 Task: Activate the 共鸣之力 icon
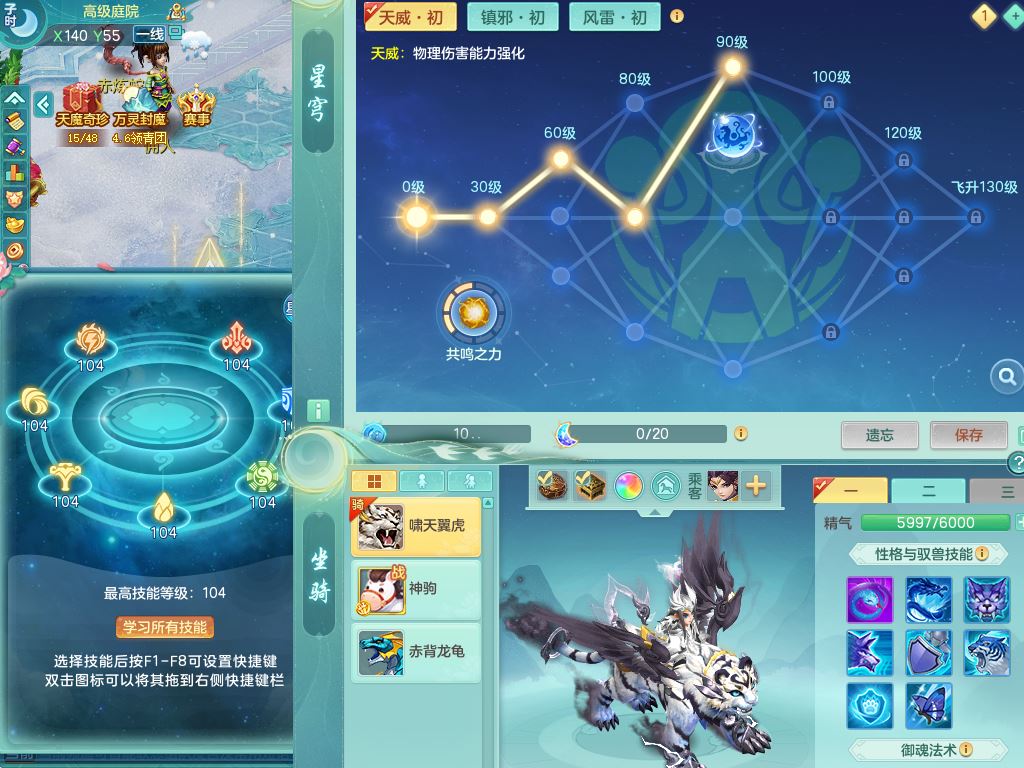coord(473,314)
